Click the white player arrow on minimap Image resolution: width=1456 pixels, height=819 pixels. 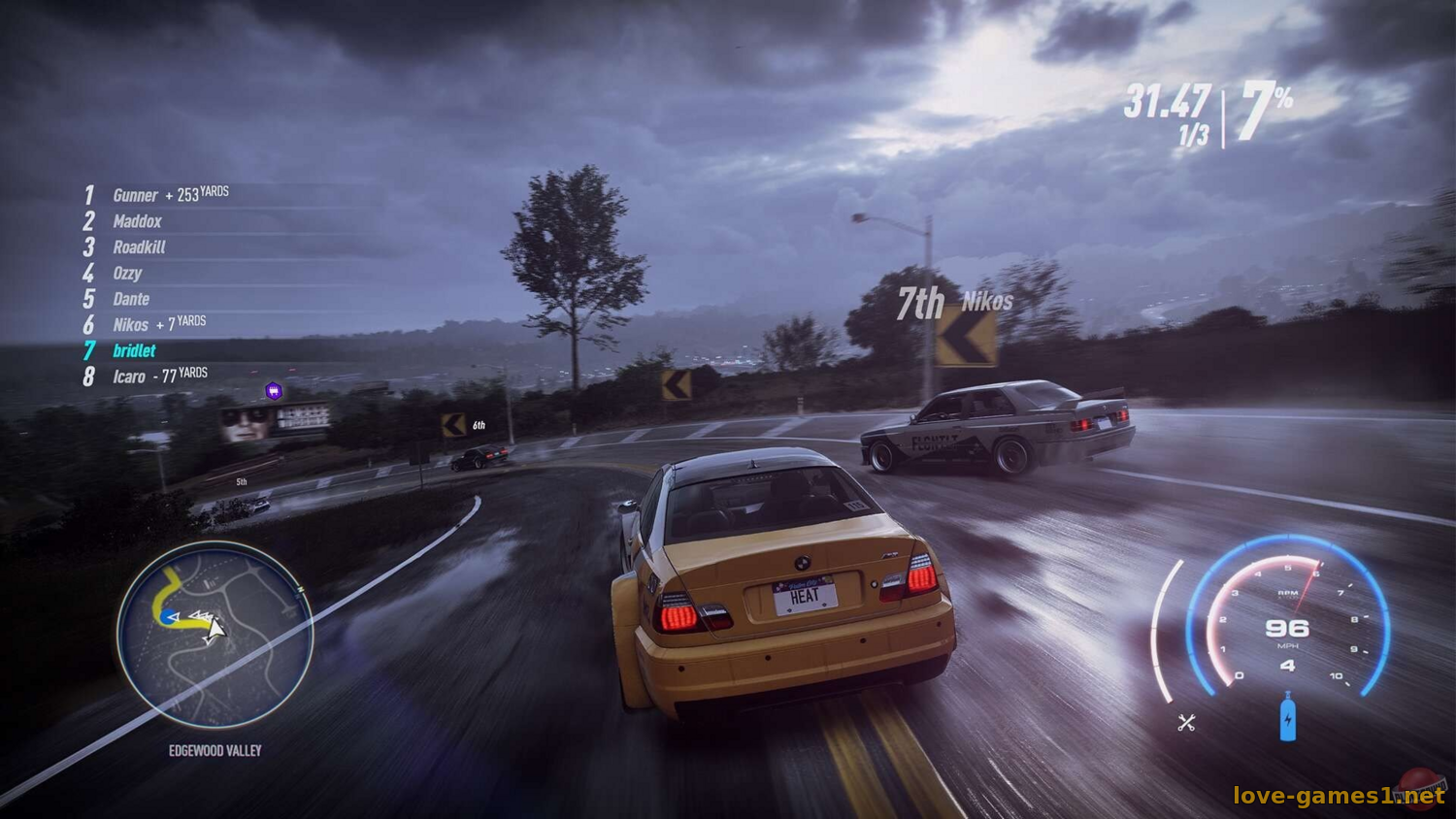tap(215, 628)
